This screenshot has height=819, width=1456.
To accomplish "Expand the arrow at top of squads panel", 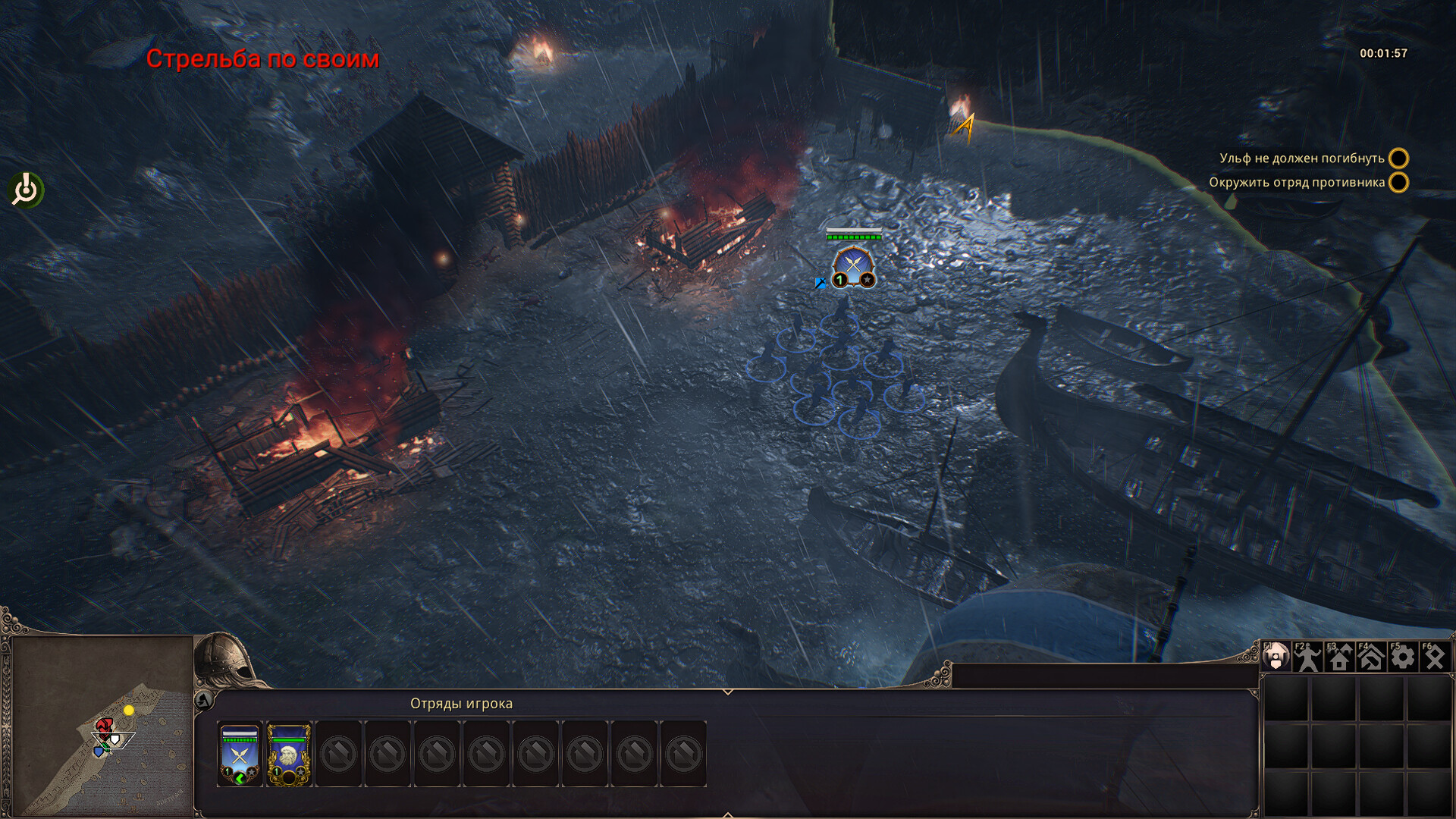I will 727,692.
